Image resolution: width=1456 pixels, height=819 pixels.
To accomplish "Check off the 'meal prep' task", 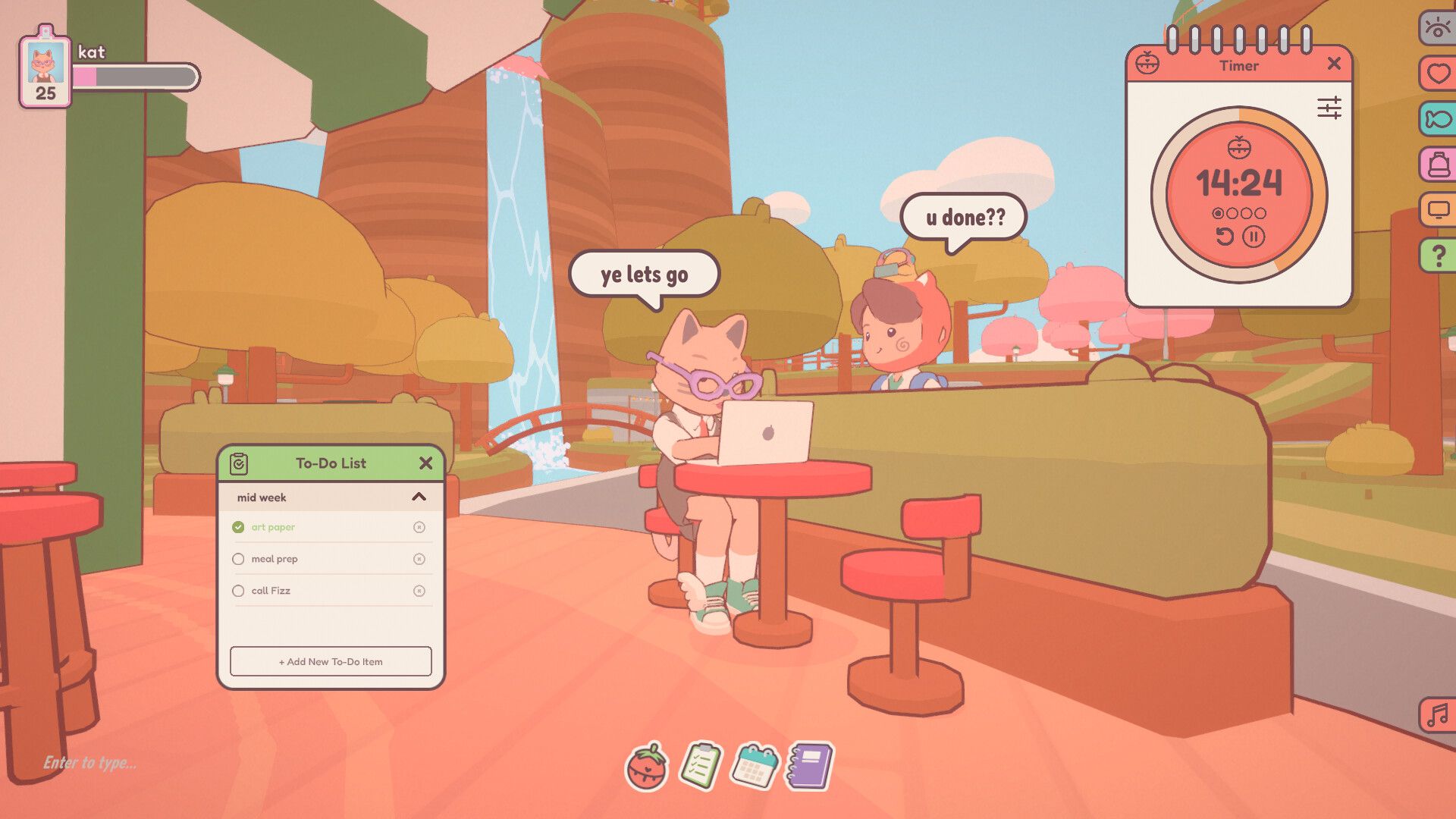I will click(x=239, y=559).
